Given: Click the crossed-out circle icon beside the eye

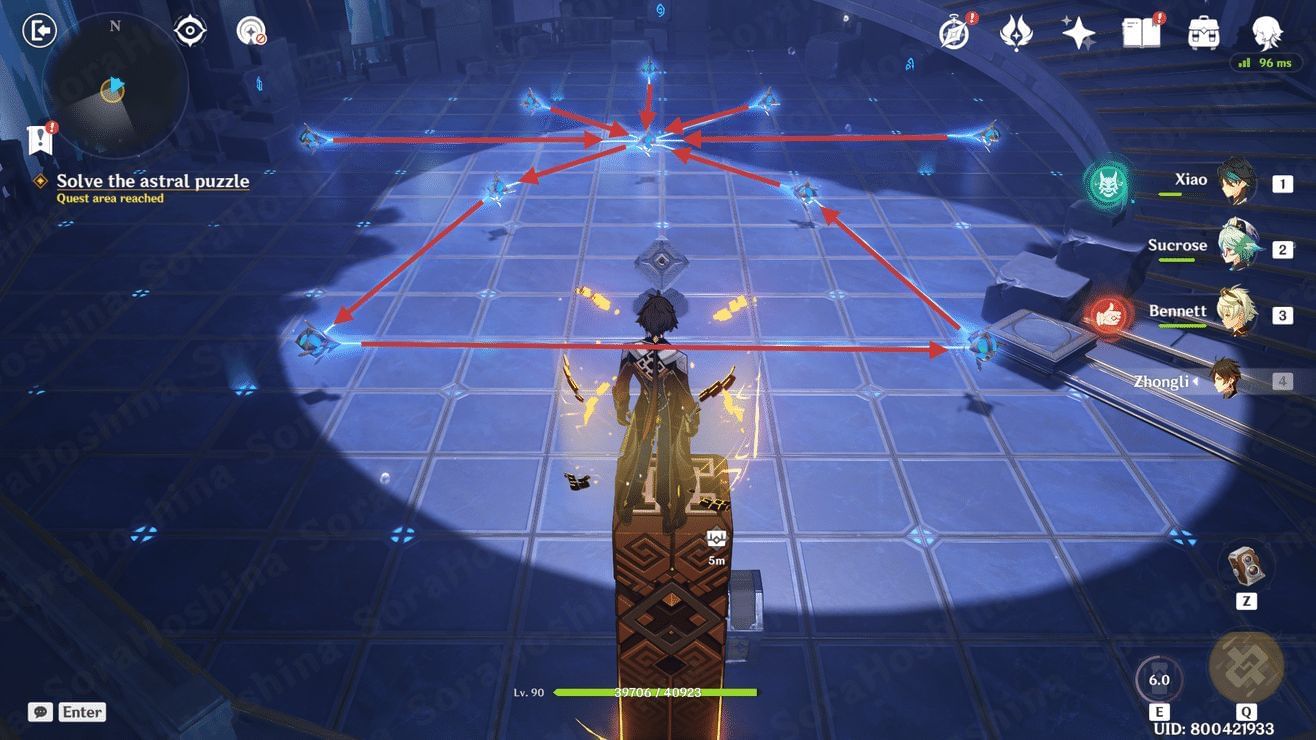Looking at the screenshot, I should coord(250,30).
